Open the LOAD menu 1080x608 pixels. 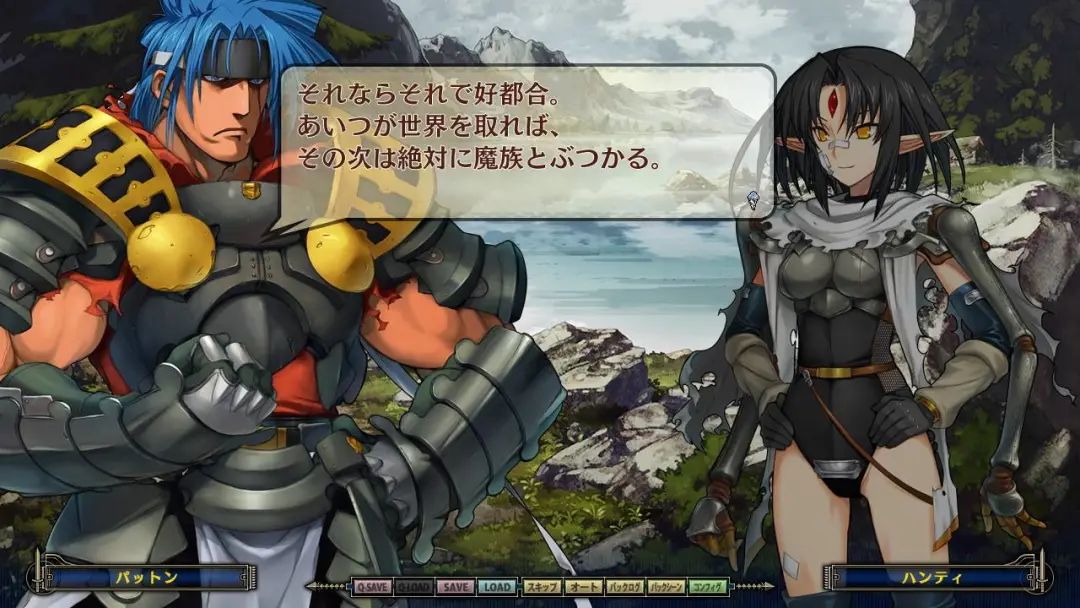tap(497, 587)
